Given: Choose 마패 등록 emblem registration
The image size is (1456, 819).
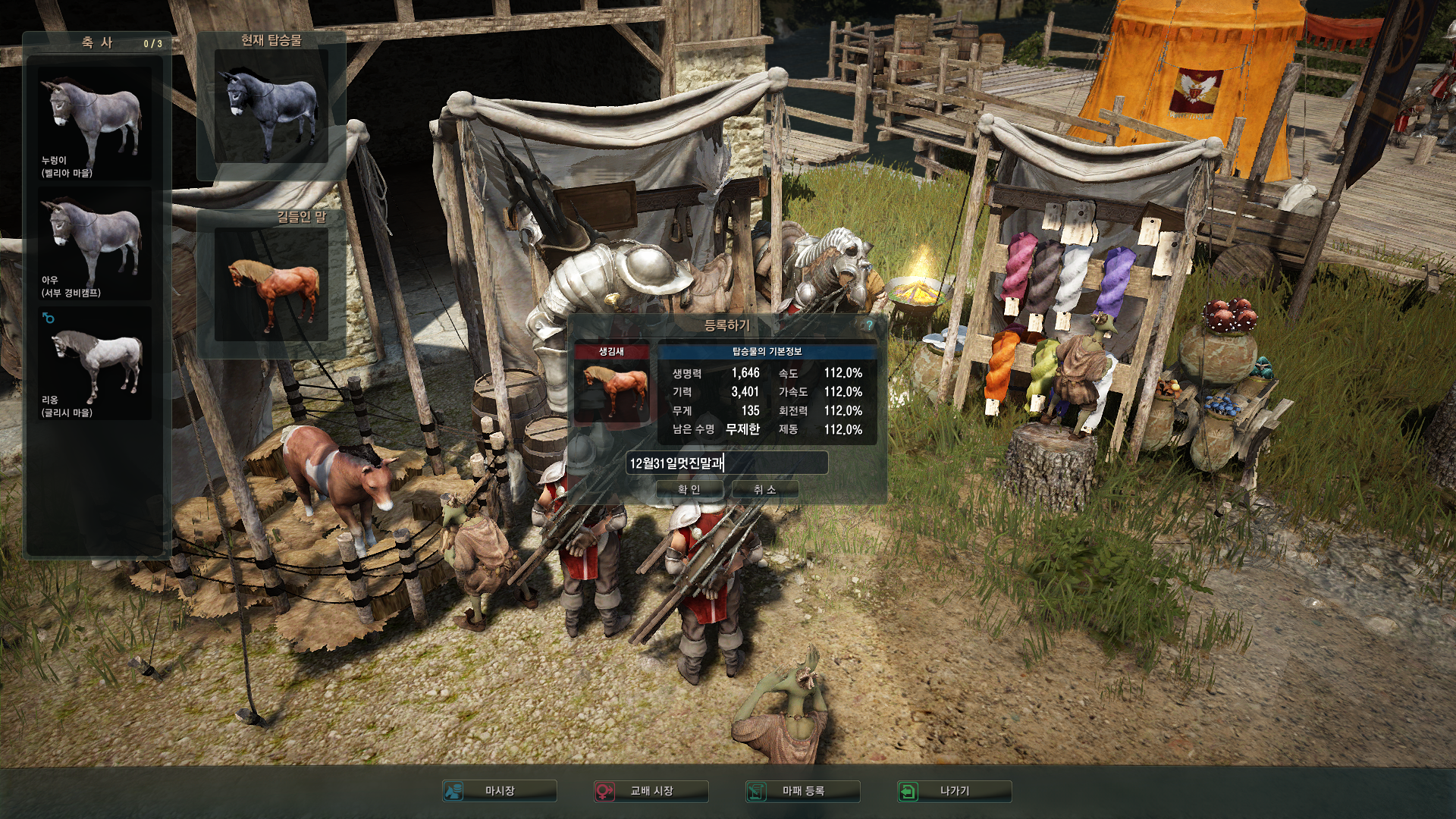Looking at the screenshot, I should pos(803,791).
